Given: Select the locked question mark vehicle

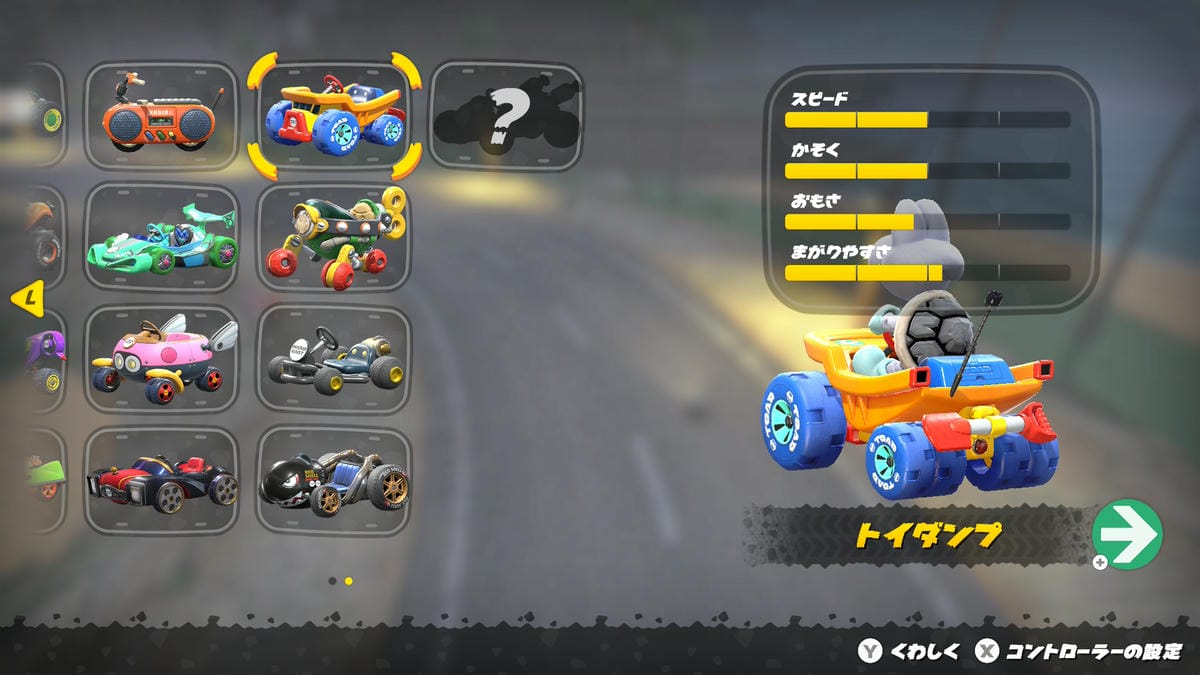Looking at the screenshot, I should pos(506,117).
